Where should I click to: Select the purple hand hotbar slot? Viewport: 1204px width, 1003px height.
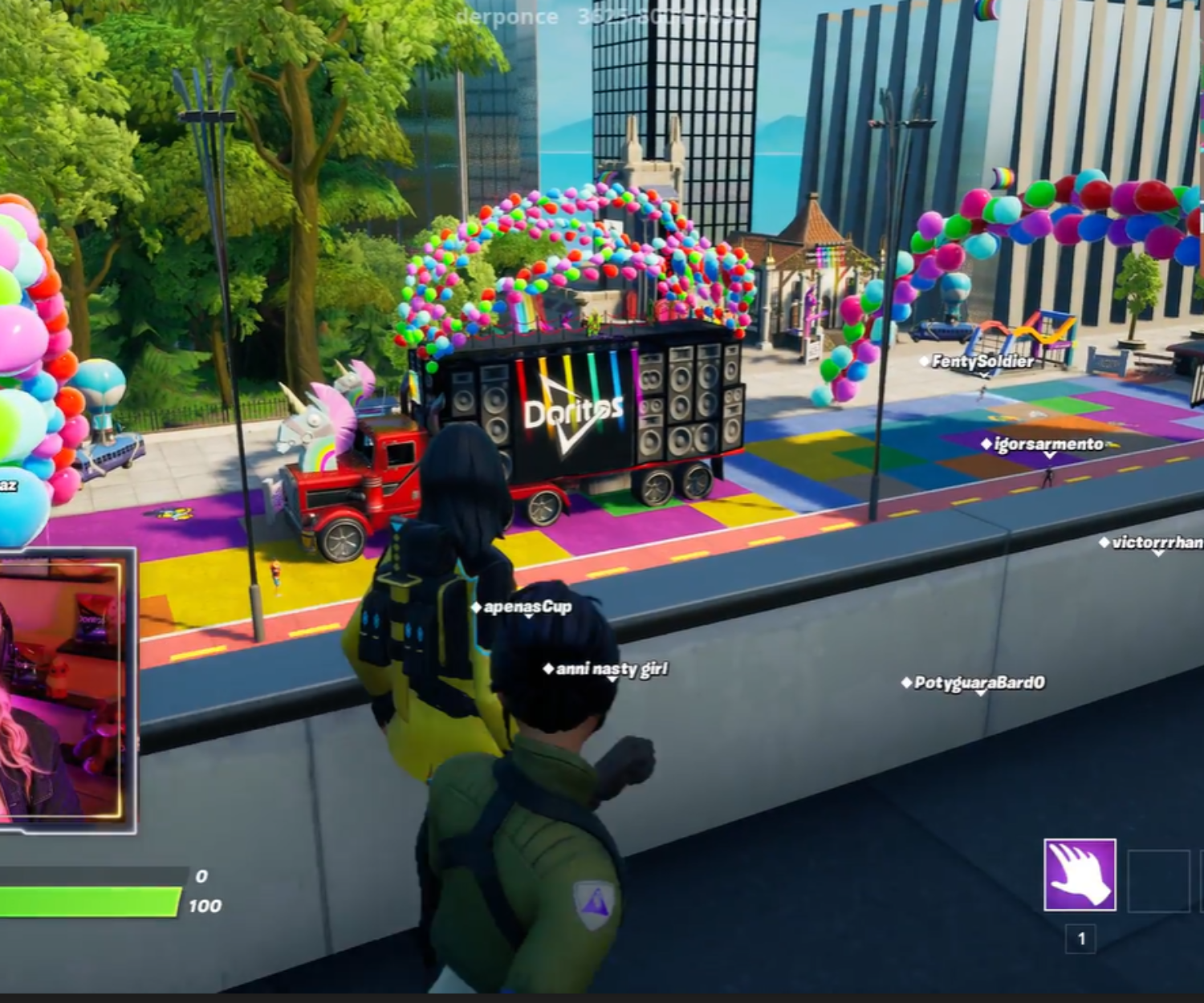pyautogui.click(x=1080, y=875)
